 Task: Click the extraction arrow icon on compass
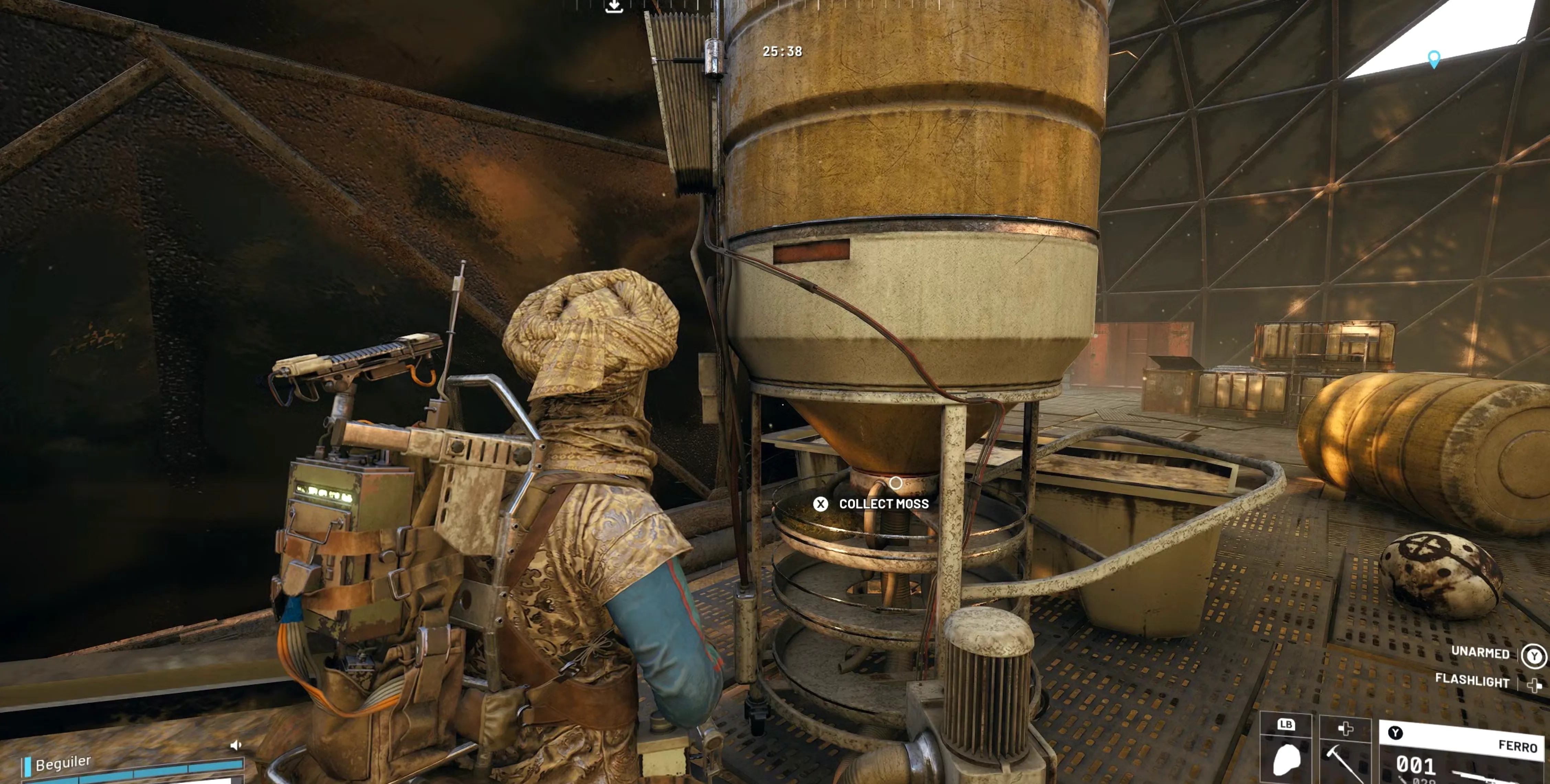coord(614,7)
